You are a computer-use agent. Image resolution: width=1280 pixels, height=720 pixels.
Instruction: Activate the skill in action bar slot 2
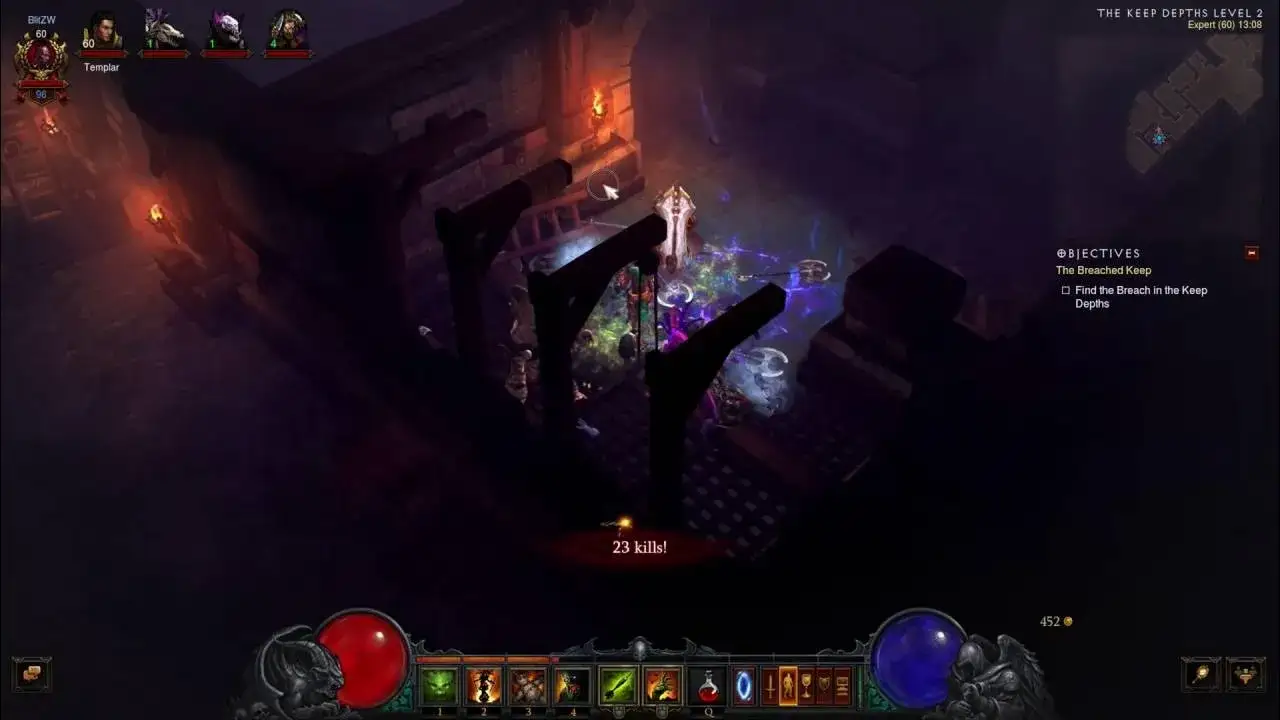(483, 685)
